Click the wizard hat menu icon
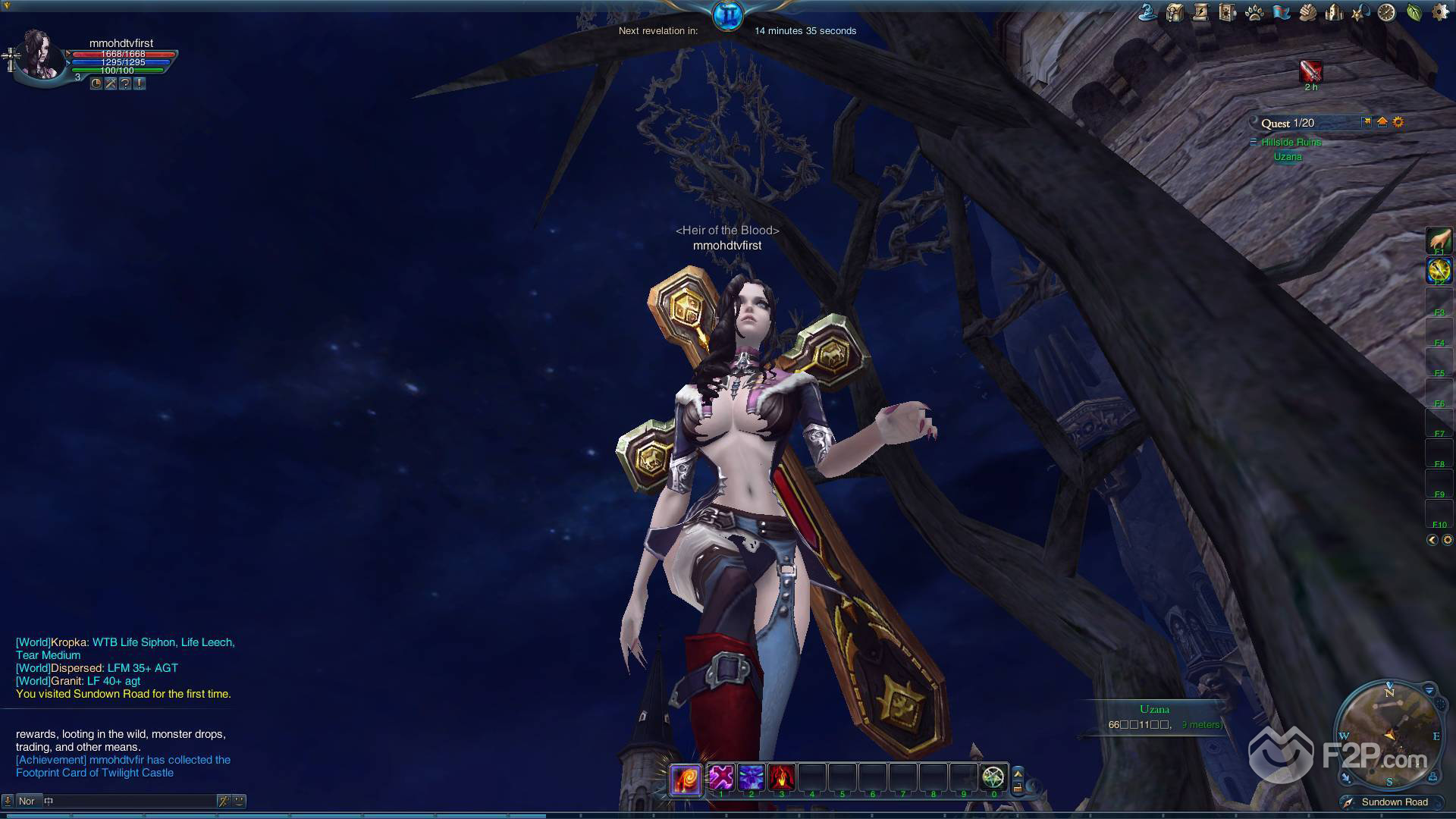Screen dimensions: 1456x819 [x=1148, y=12]
